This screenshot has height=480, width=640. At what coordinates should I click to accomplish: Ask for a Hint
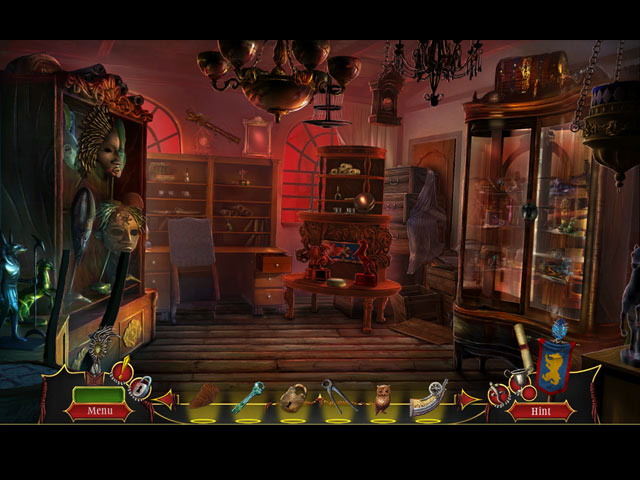541,410
